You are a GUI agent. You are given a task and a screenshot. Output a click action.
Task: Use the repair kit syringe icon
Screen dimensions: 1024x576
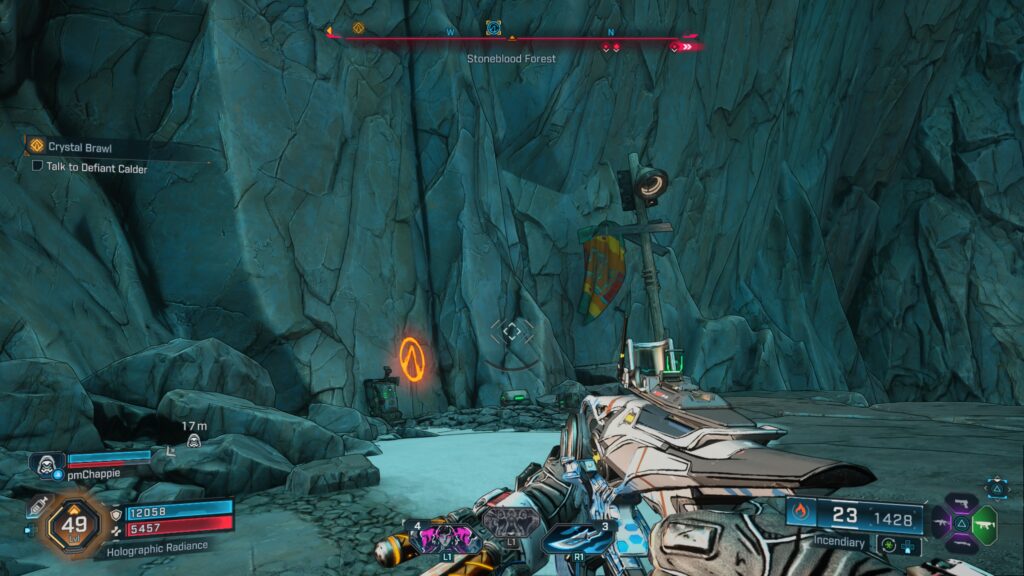tap(38, 508)
